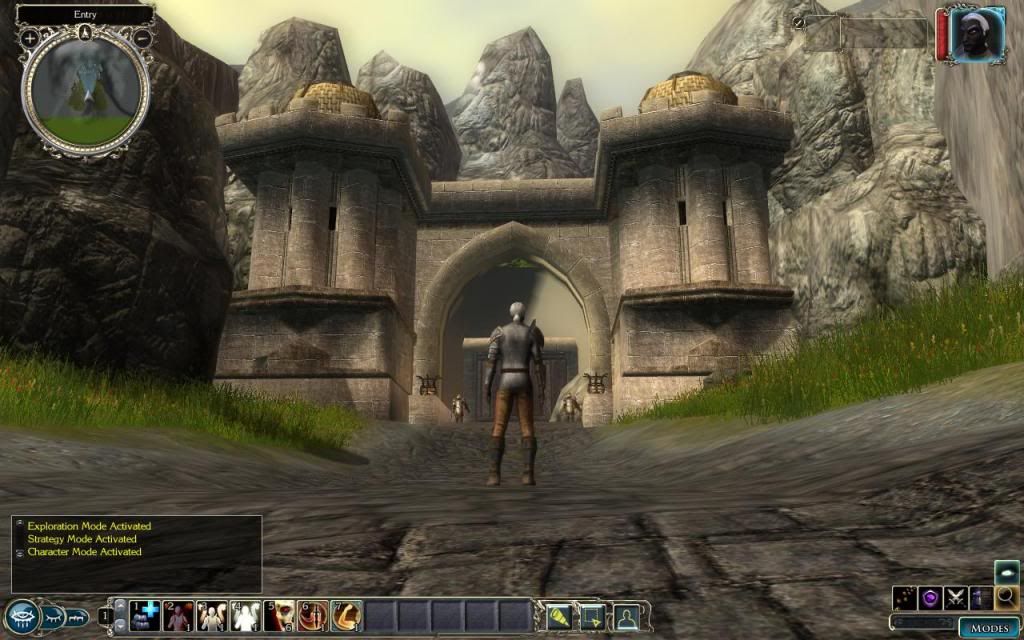Toggle the minimap north-lock arrow button

coord(86,31)
